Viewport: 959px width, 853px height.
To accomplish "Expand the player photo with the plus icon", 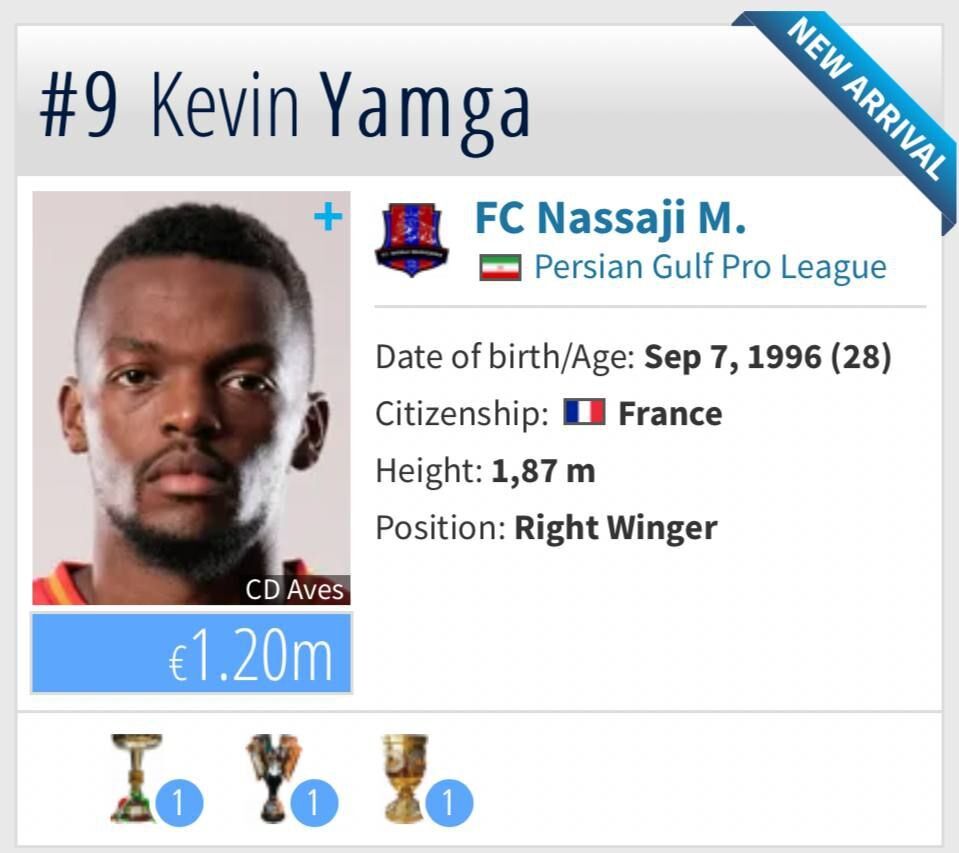I will pos(327,216).
